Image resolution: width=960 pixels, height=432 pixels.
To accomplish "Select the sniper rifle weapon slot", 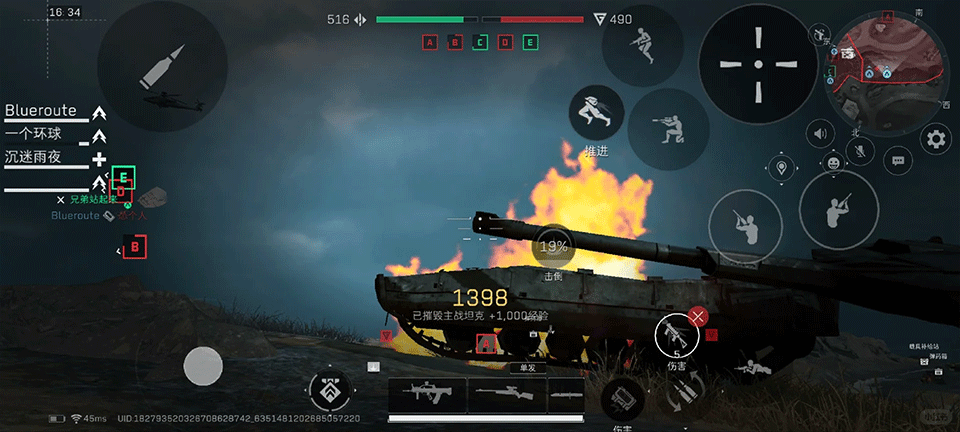I will click(507, 394).
